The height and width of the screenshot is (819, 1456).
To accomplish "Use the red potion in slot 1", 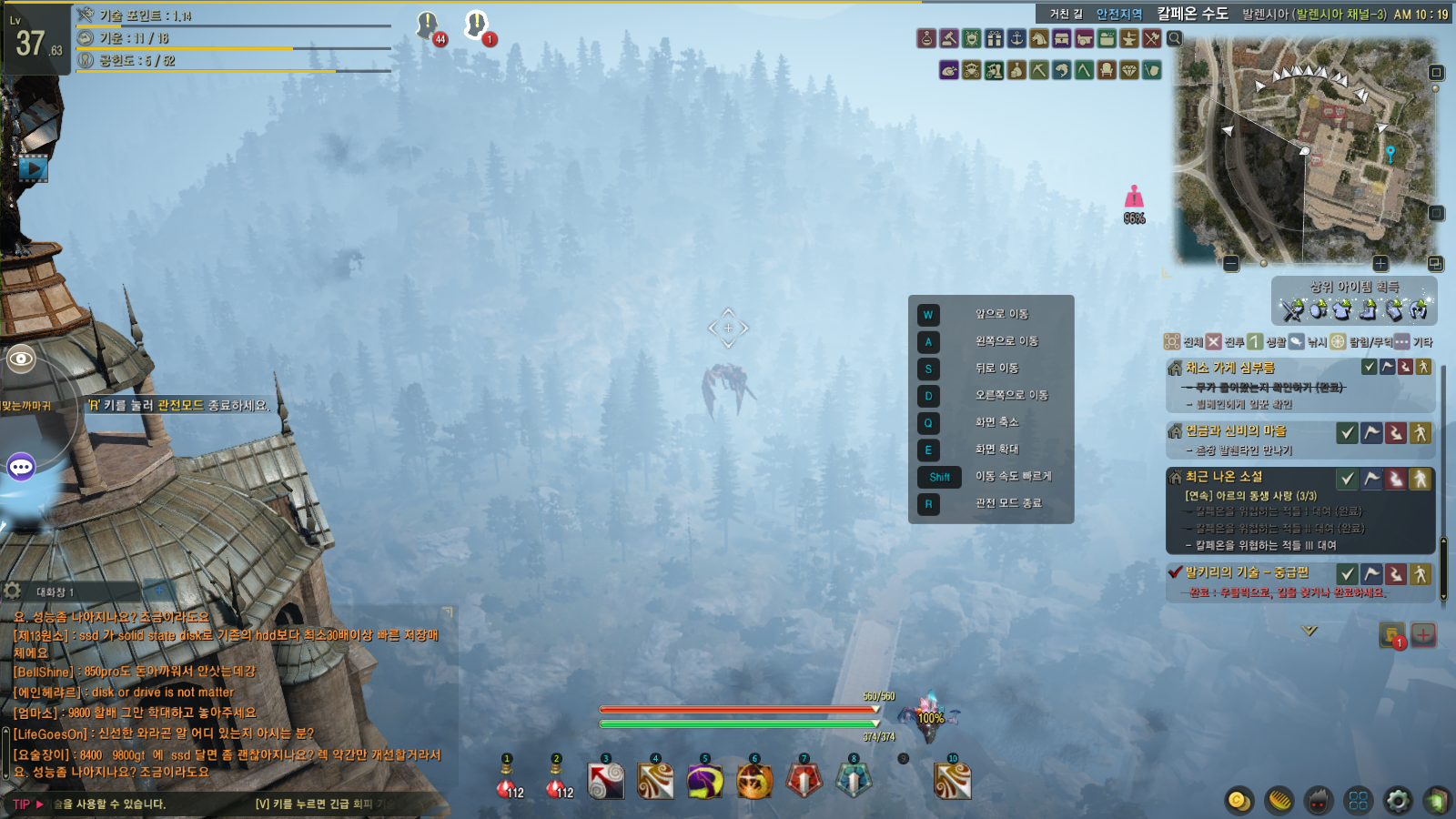I will click(x=507, y=784).
